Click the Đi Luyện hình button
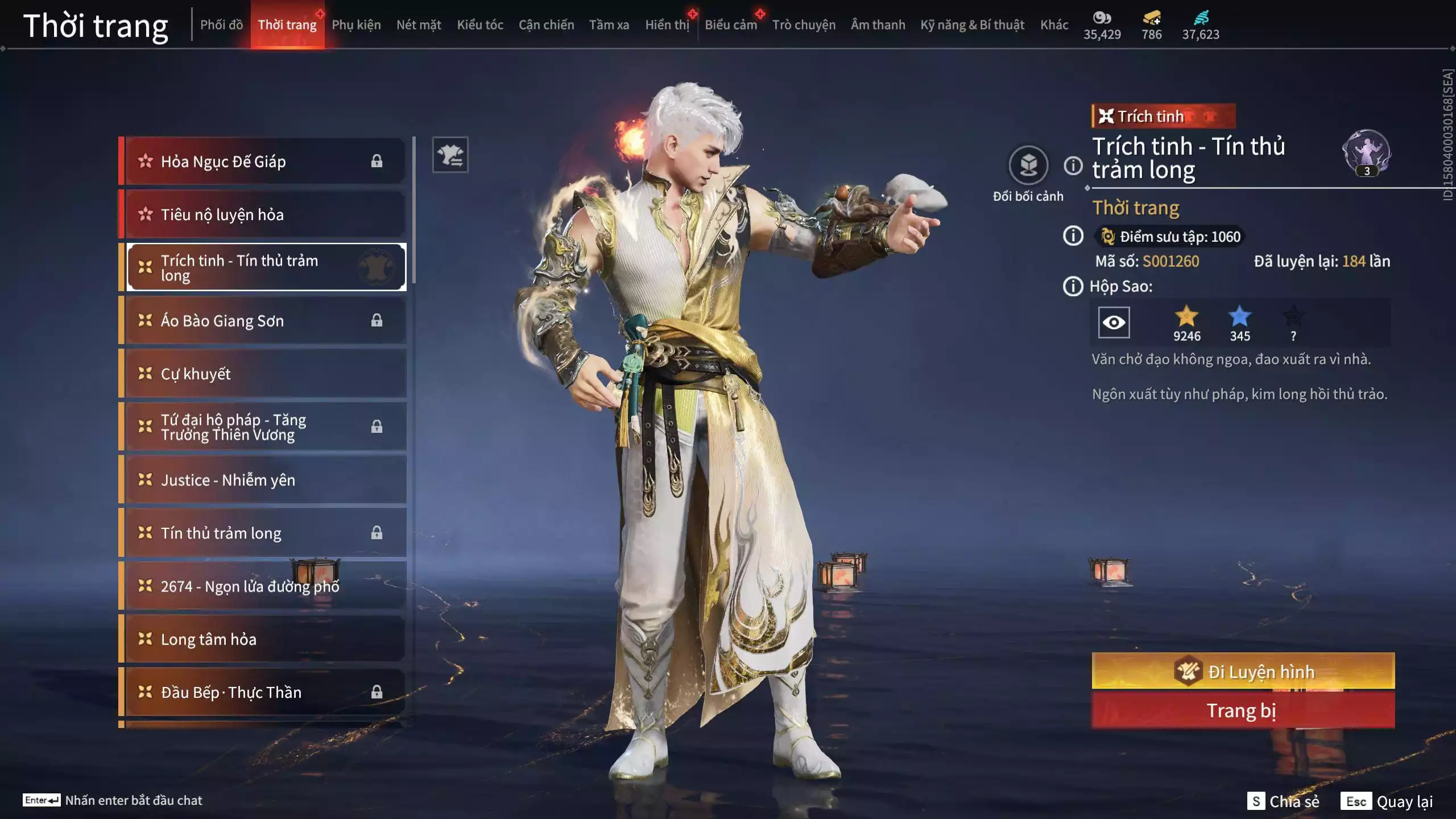The height and width of the screenshot is (819, 1456). click(1243, 672)
